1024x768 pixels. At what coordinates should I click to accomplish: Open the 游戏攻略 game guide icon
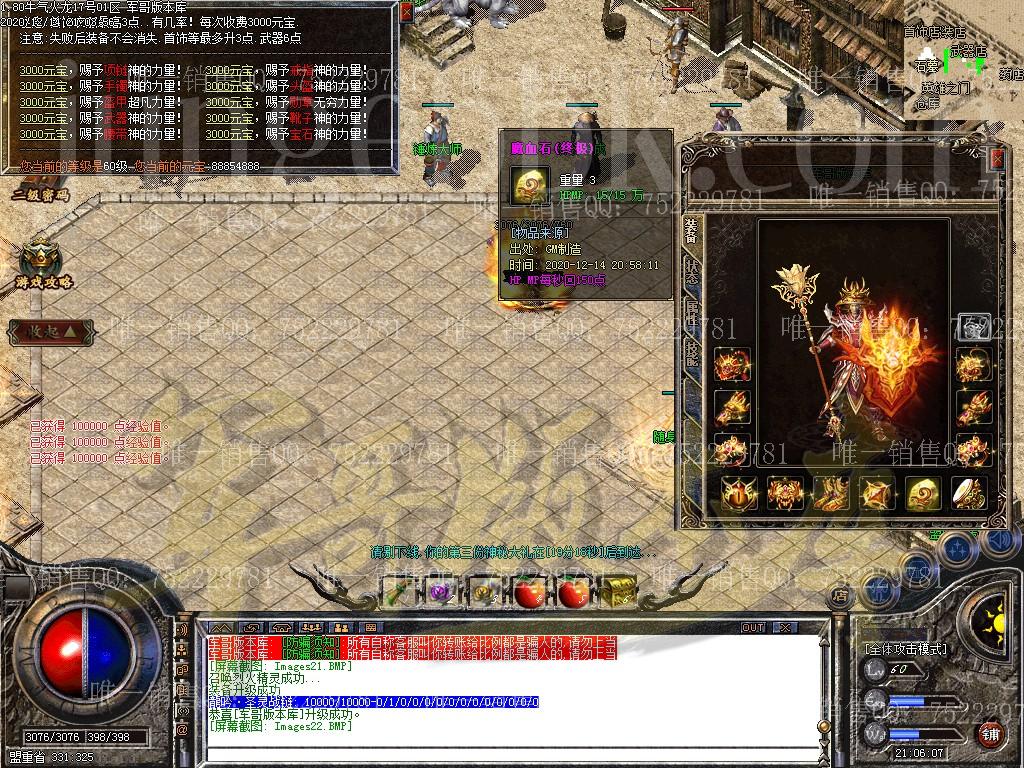[x=43, y=264]
